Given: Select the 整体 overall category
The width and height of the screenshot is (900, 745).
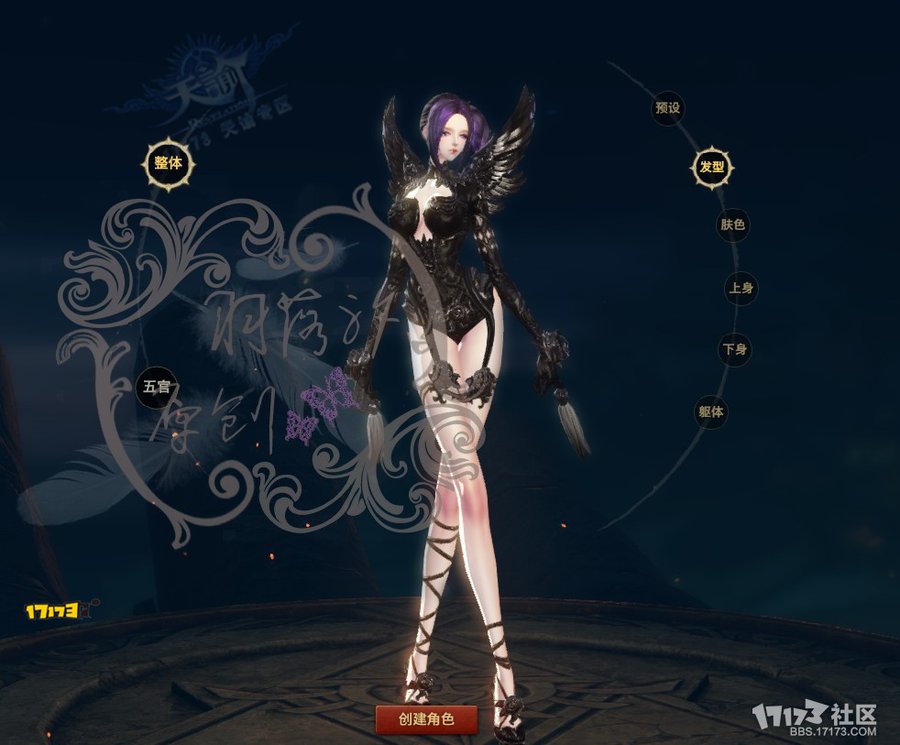Looking at the screenshot, I should click(167, 162).
